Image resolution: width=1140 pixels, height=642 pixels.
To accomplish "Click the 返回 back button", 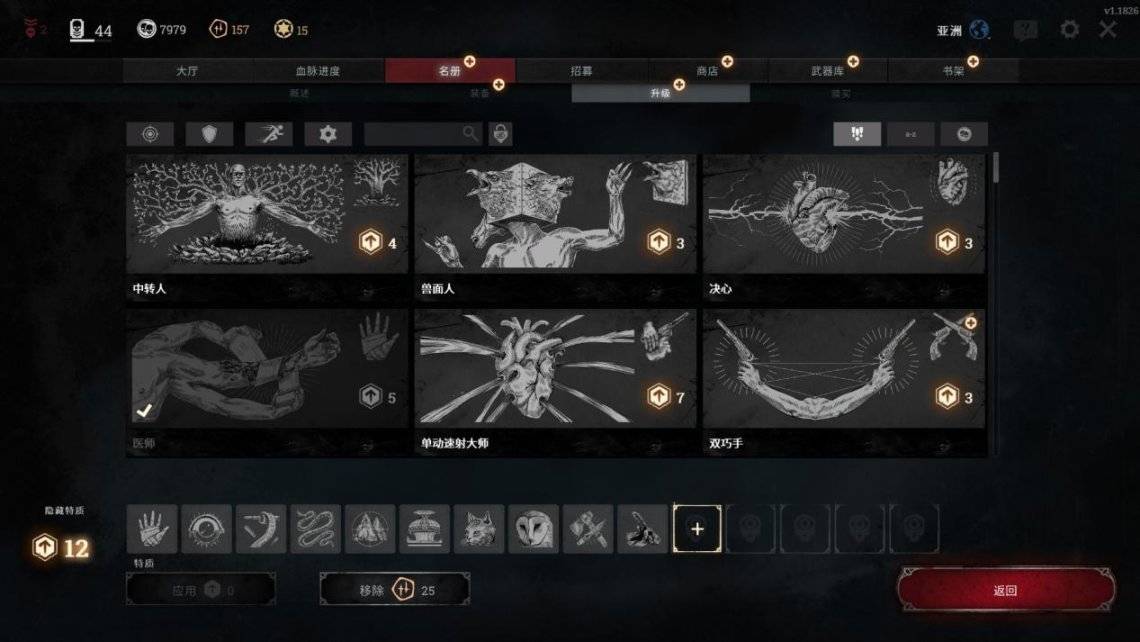I will [x=1005, y=590].
